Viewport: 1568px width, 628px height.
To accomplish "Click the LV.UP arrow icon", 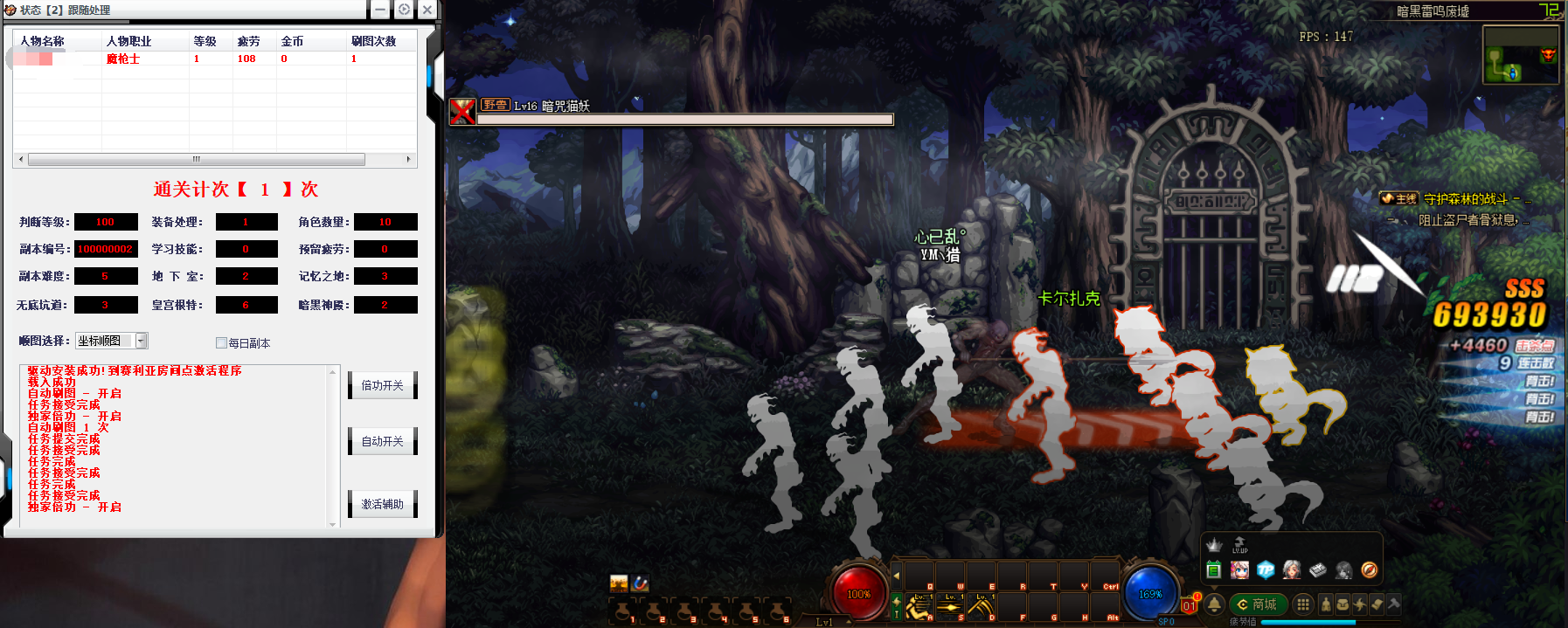I will [x=1239, y=545].
